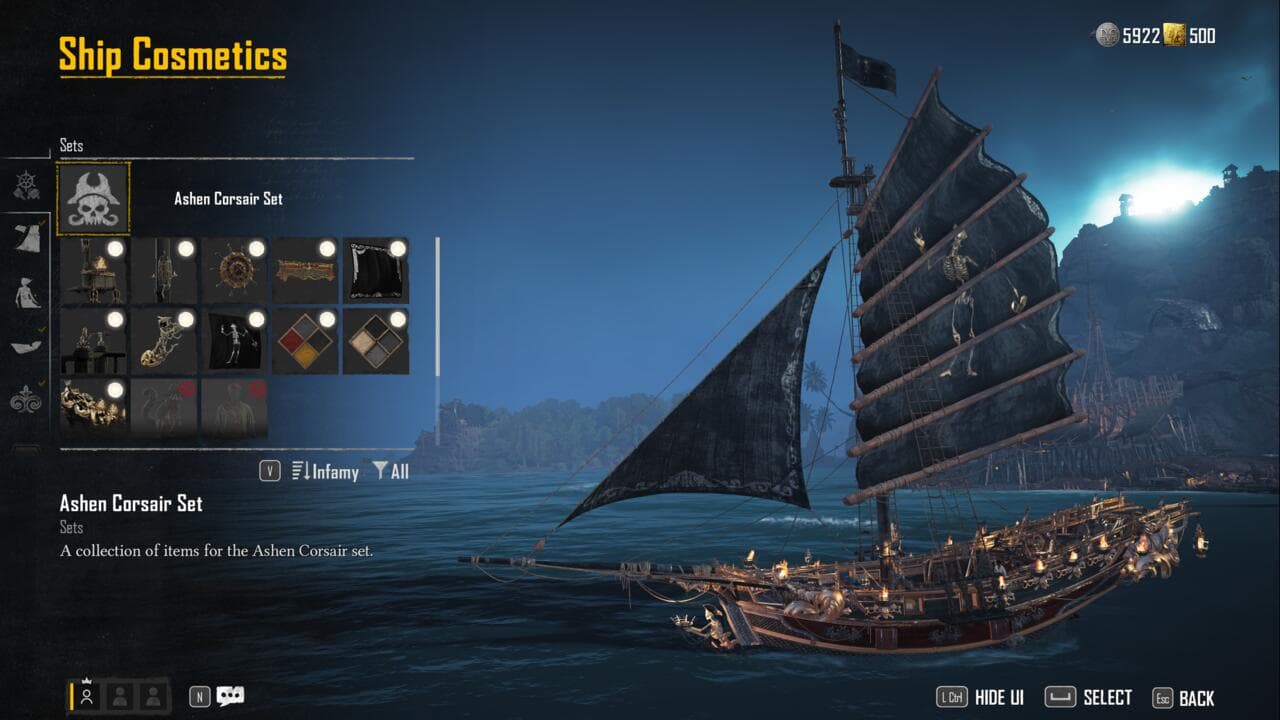The image size is (1280, 720).
Task: Choose the golden skeletal figurehead item
Action: (x=164, y=341)
